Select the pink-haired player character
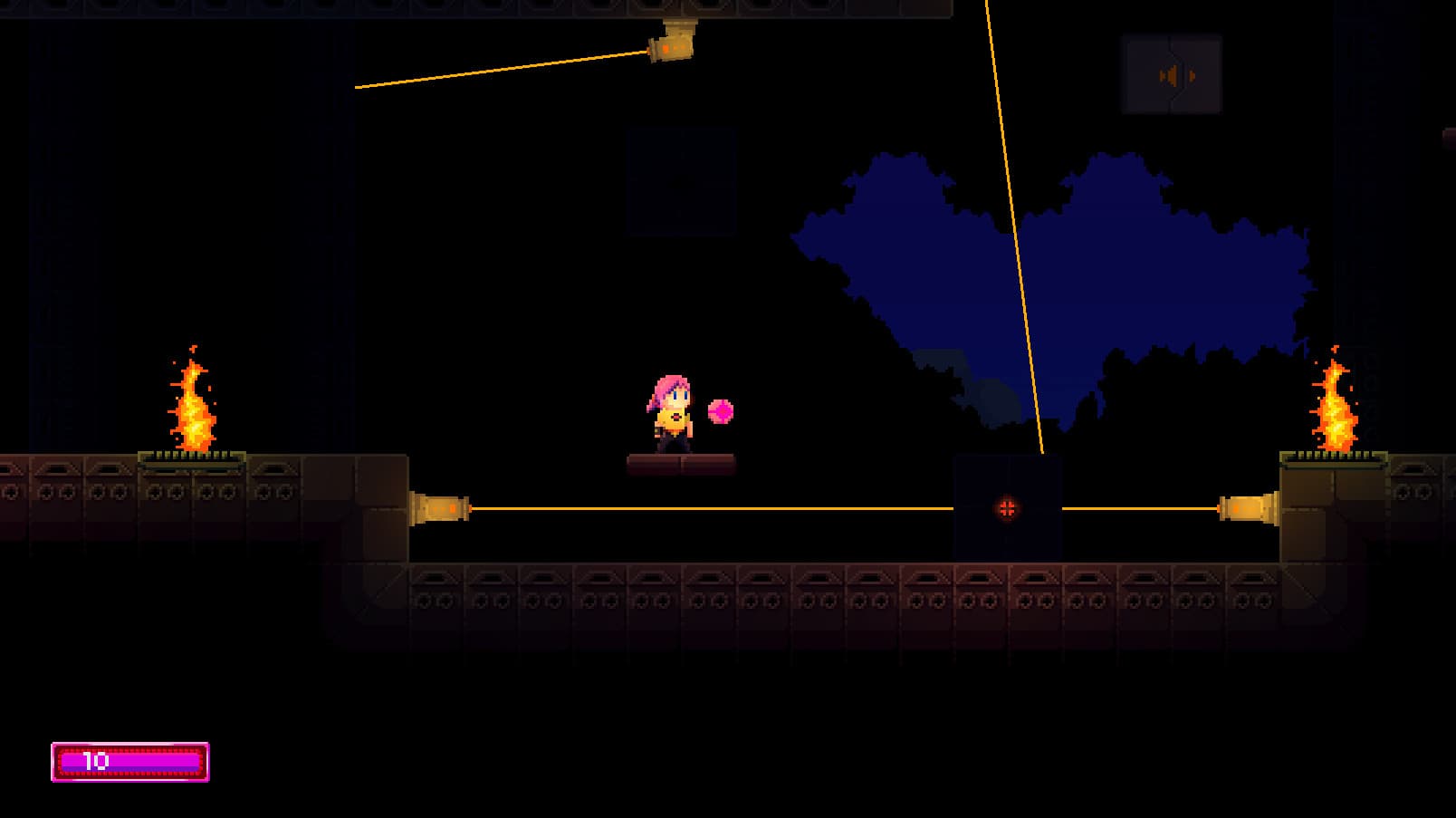Screen dimensions: 1456x818 pyautogui.click(x=666, y=417)
